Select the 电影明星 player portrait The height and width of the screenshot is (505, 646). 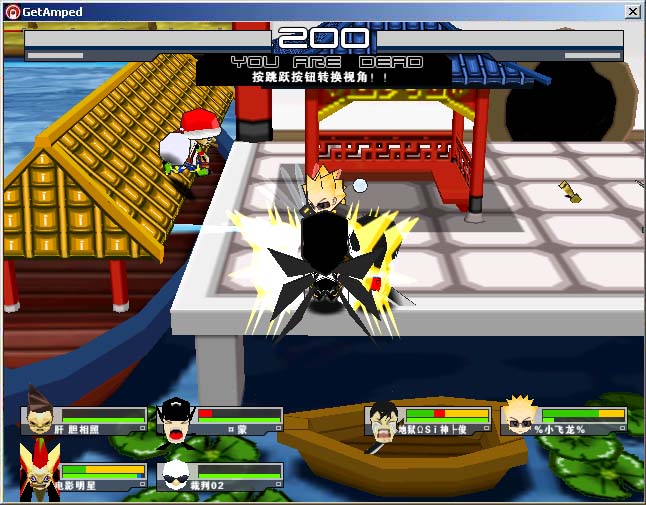tap(38, 472)
